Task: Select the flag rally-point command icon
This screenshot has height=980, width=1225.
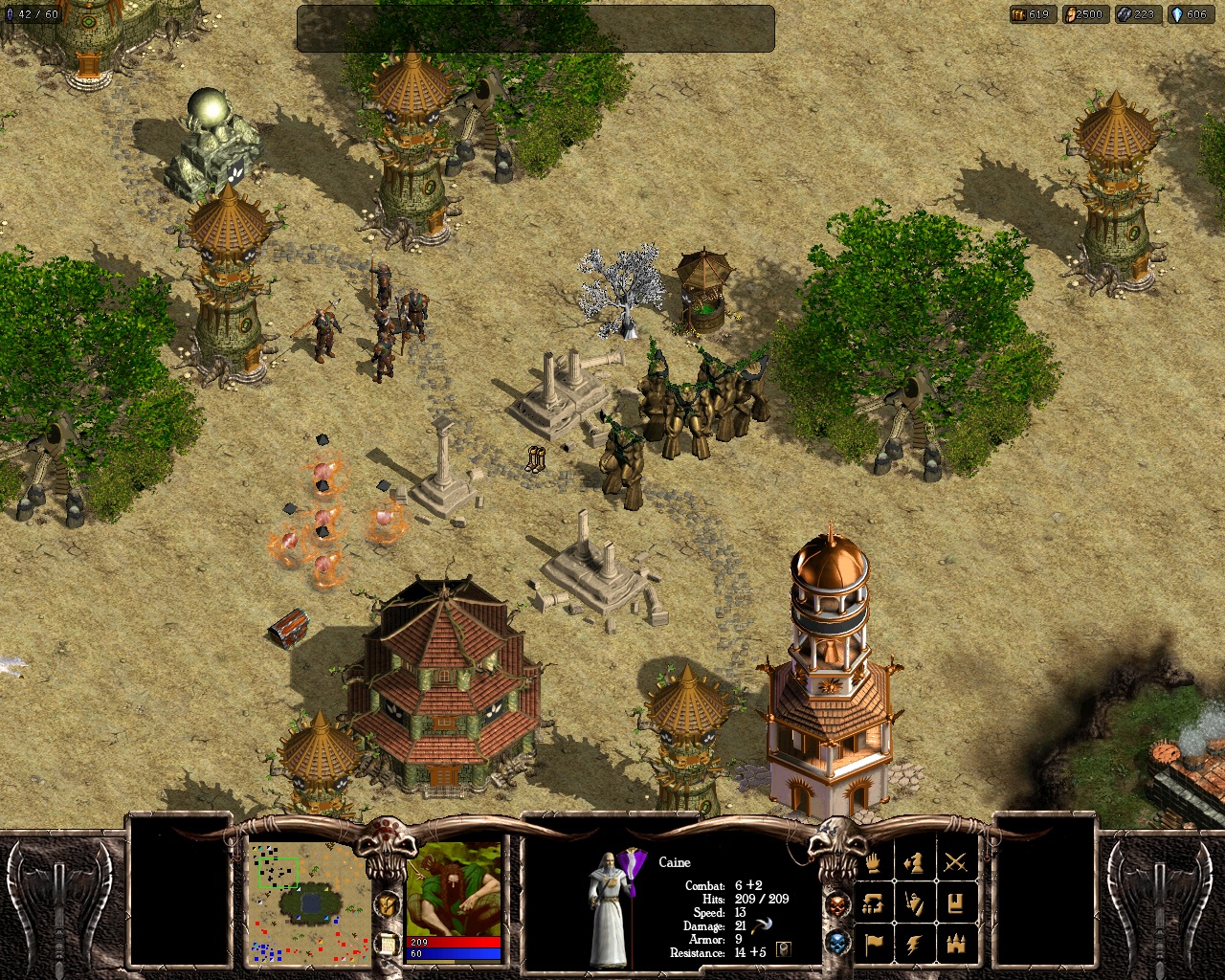Action: tap(874, 945)
